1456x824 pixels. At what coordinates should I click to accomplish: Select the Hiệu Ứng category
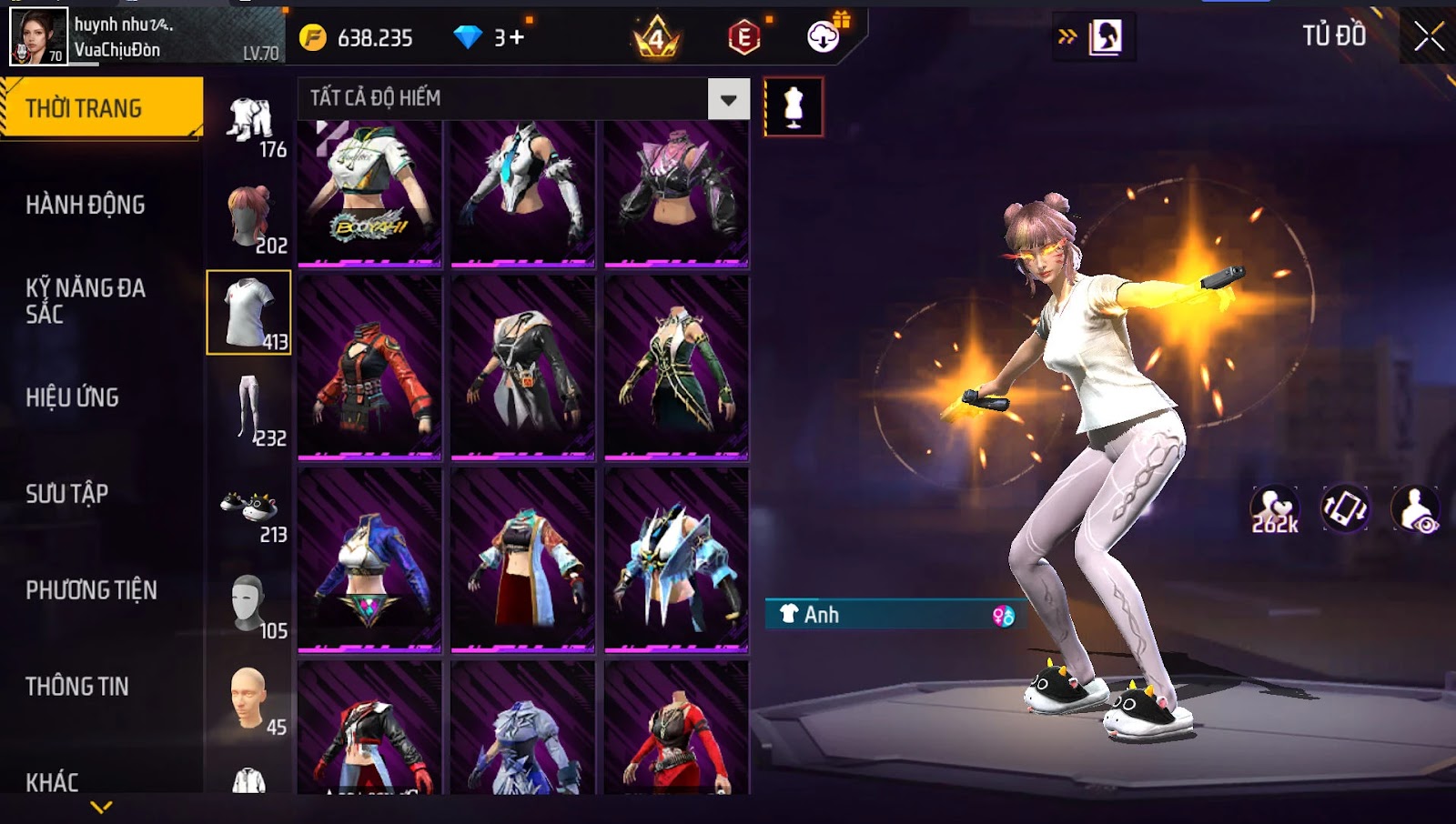pyautogui.click(x=73, y=397)
